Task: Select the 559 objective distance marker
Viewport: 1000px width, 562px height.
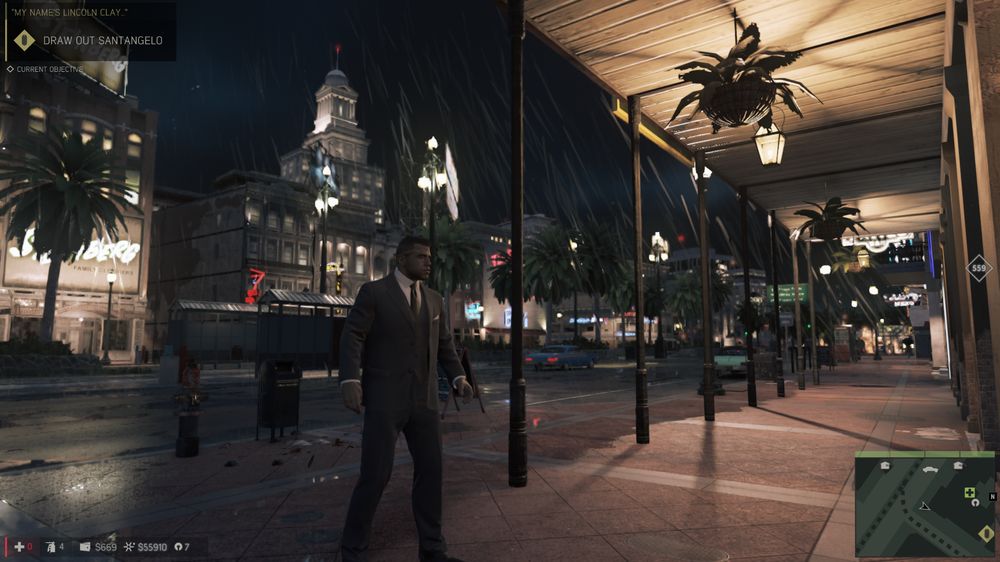Action: click(x=978, y=268)
